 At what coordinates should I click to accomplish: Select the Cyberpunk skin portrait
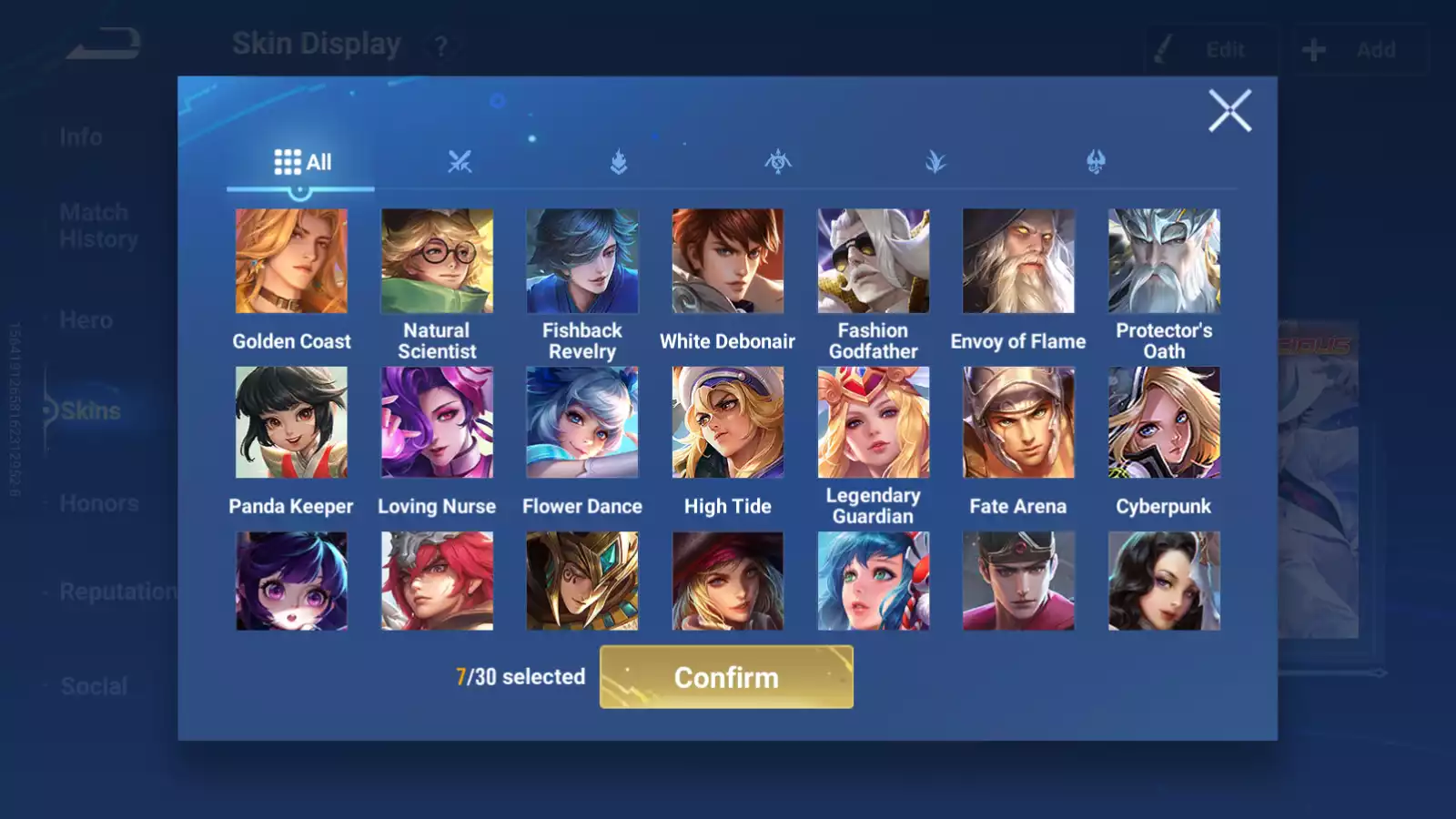(1164, 422)
